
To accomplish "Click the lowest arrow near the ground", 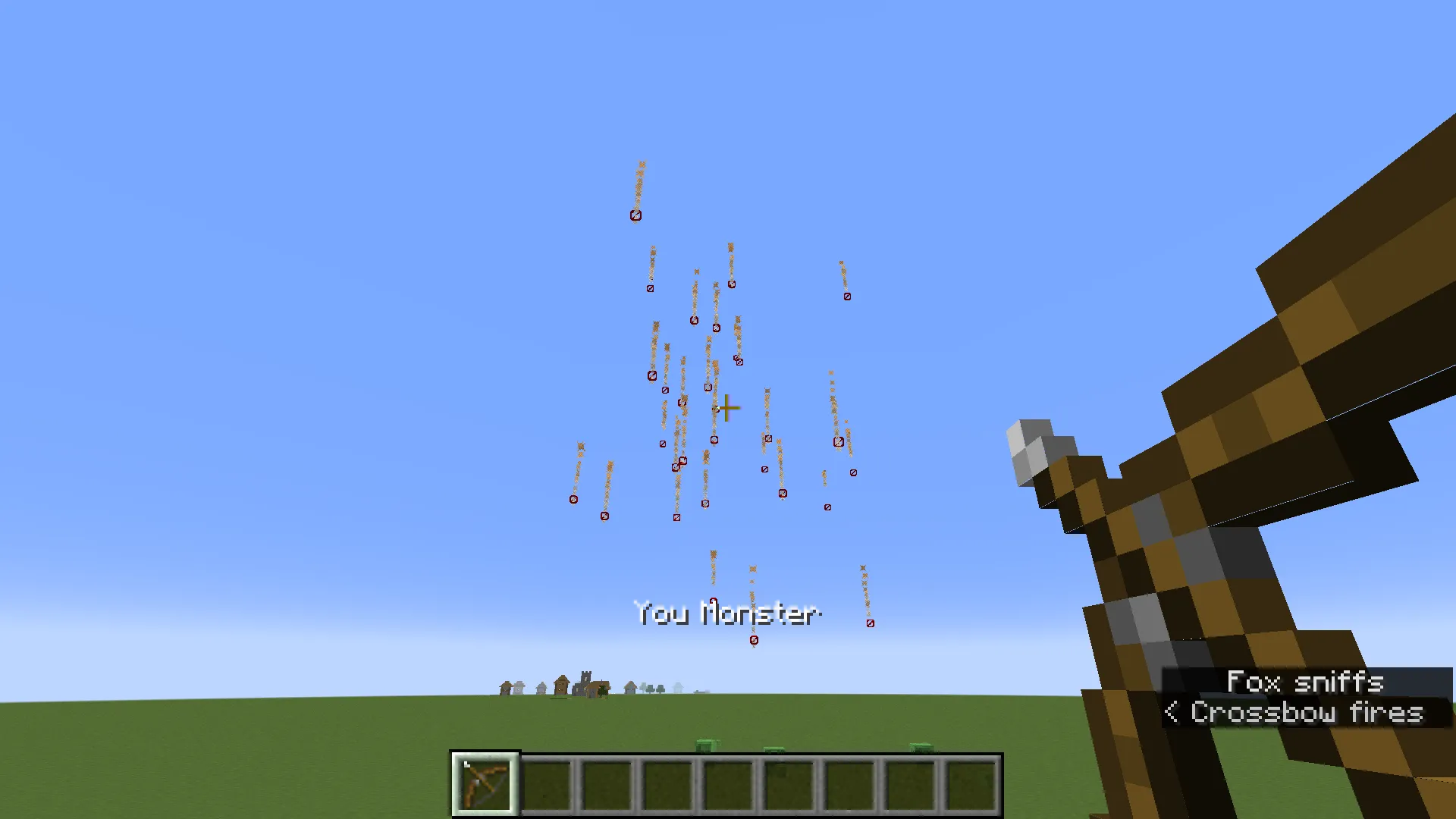I will [x=753, y=639].
